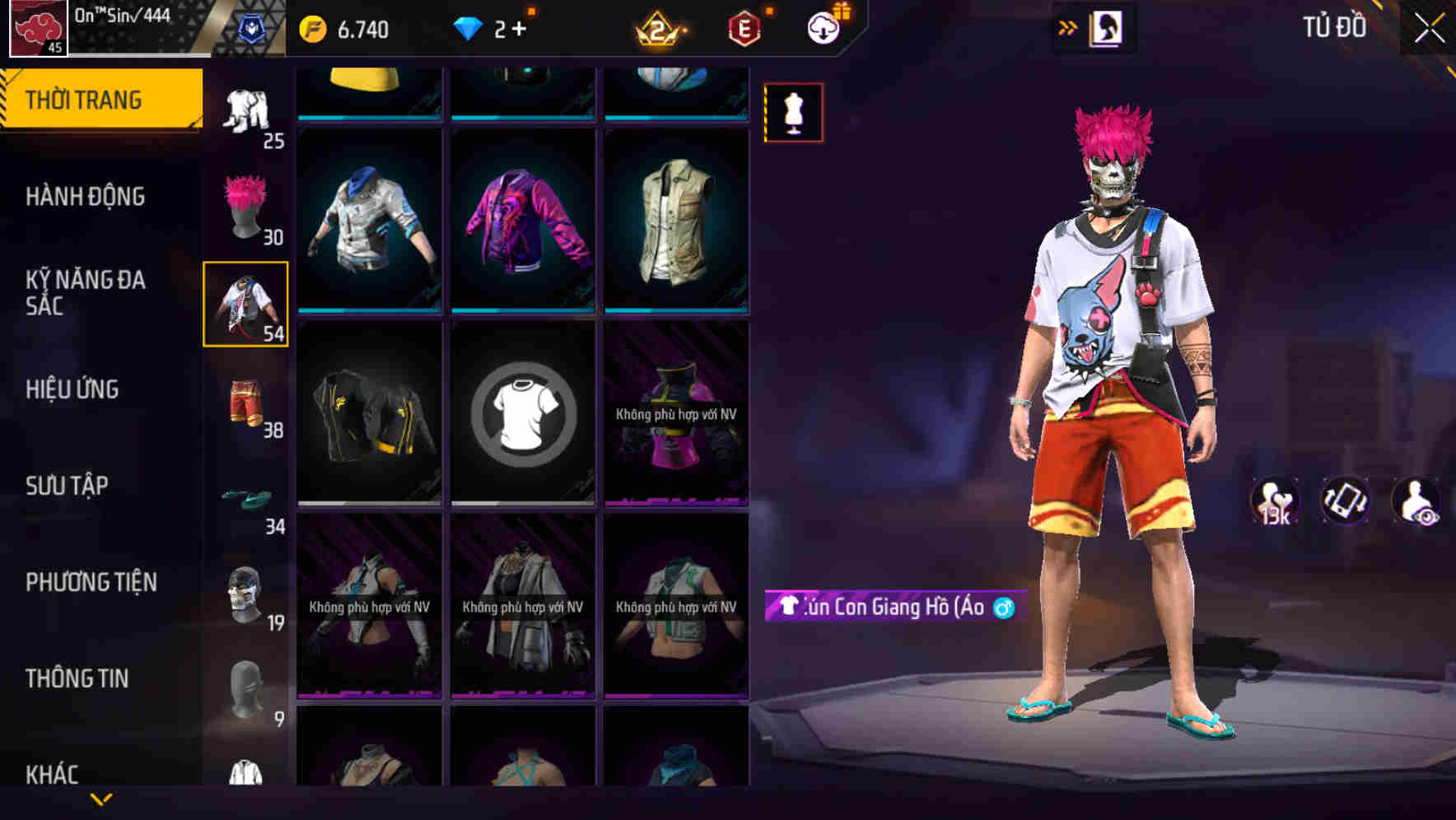The image size is (1456, 820).
Task: Select the pink hair category icon
Action: coord(245,204)
